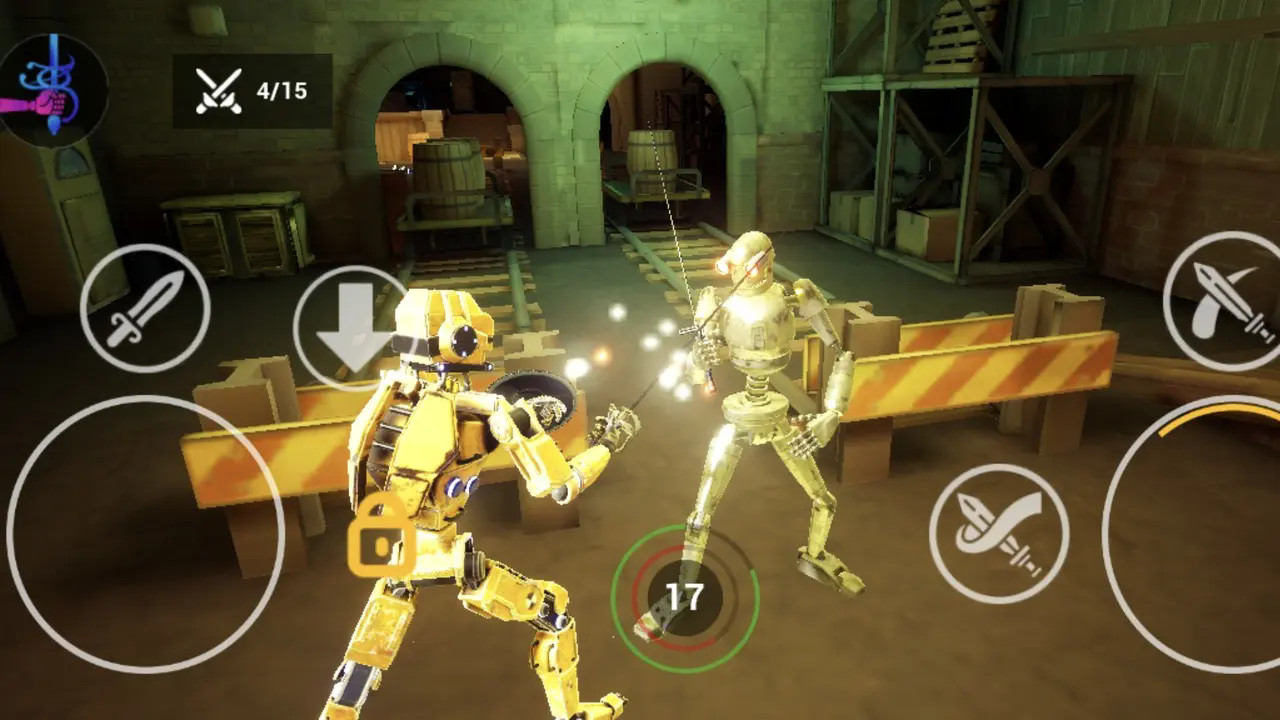Tap the large movement joystick circle
The image size is (1280, 720).
point(145,533)
